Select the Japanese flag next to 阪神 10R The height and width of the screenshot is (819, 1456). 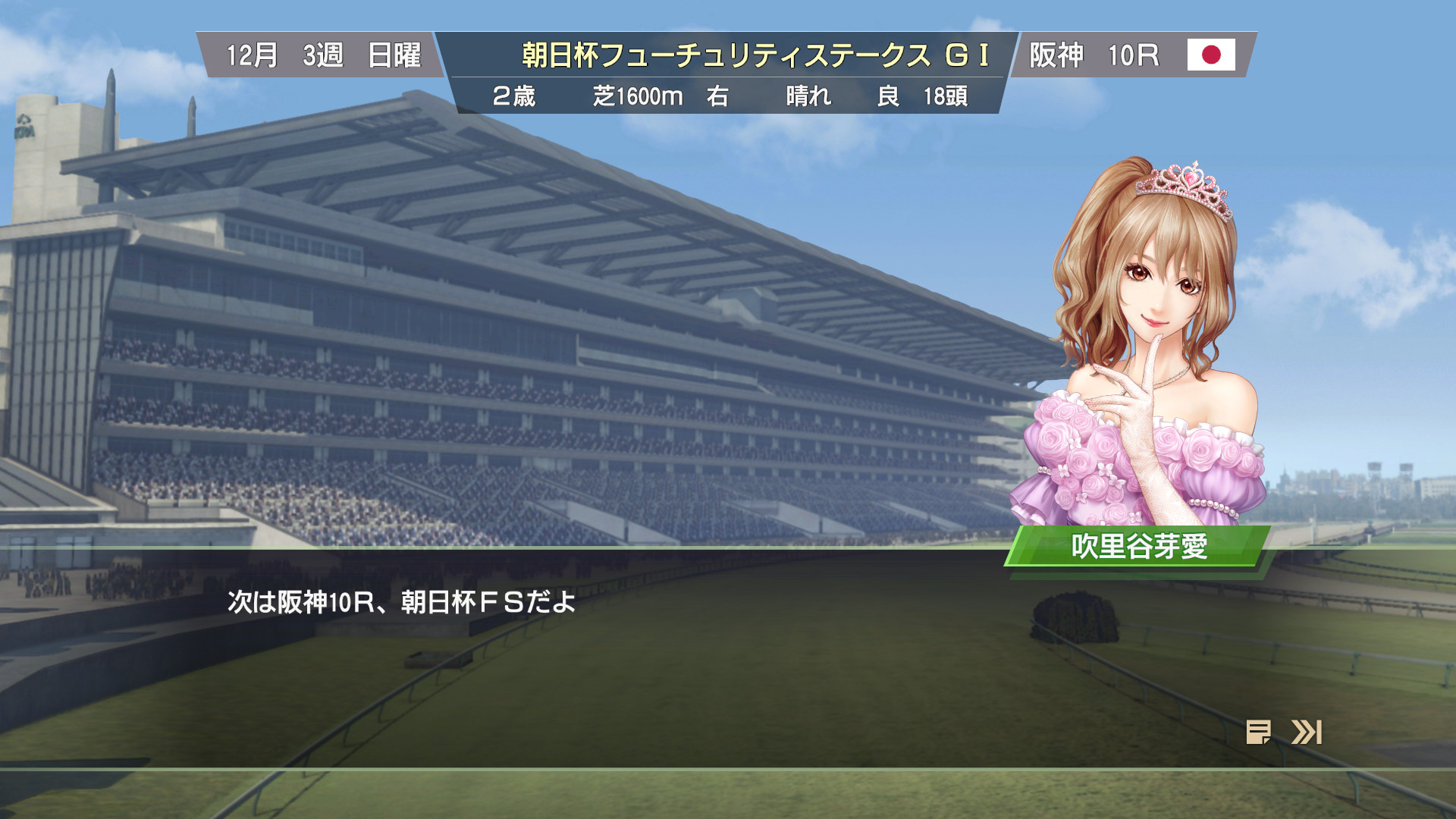[1212, 55]
